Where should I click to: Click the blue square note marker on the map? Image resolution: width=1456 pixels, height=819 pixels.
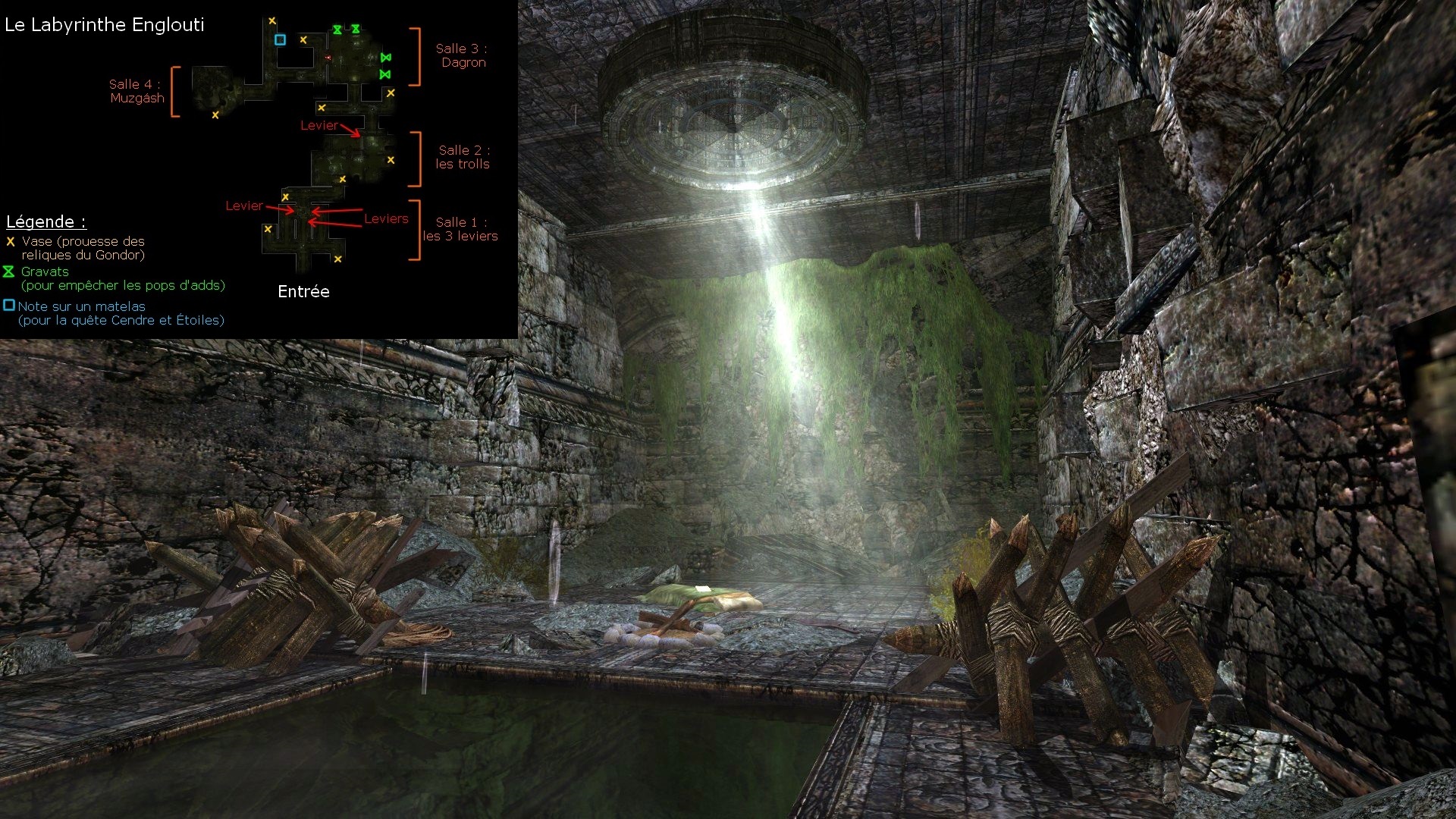pyautogui.click(x=280, y=39)
